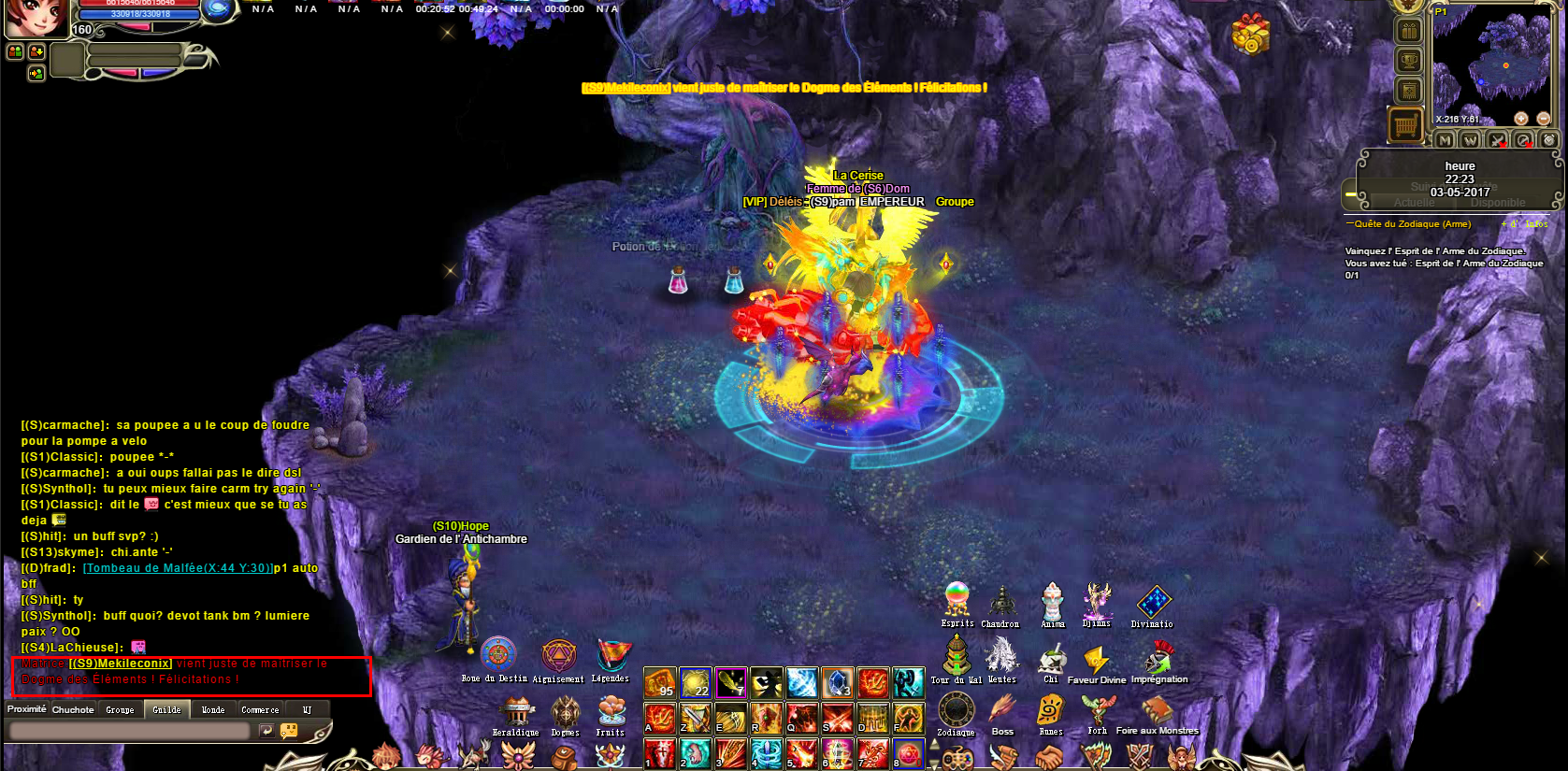Image resolution: width=1568 pixels, height=771 pixels.
Task: Open the Aiguisement menu
Action: click(558, 656)
